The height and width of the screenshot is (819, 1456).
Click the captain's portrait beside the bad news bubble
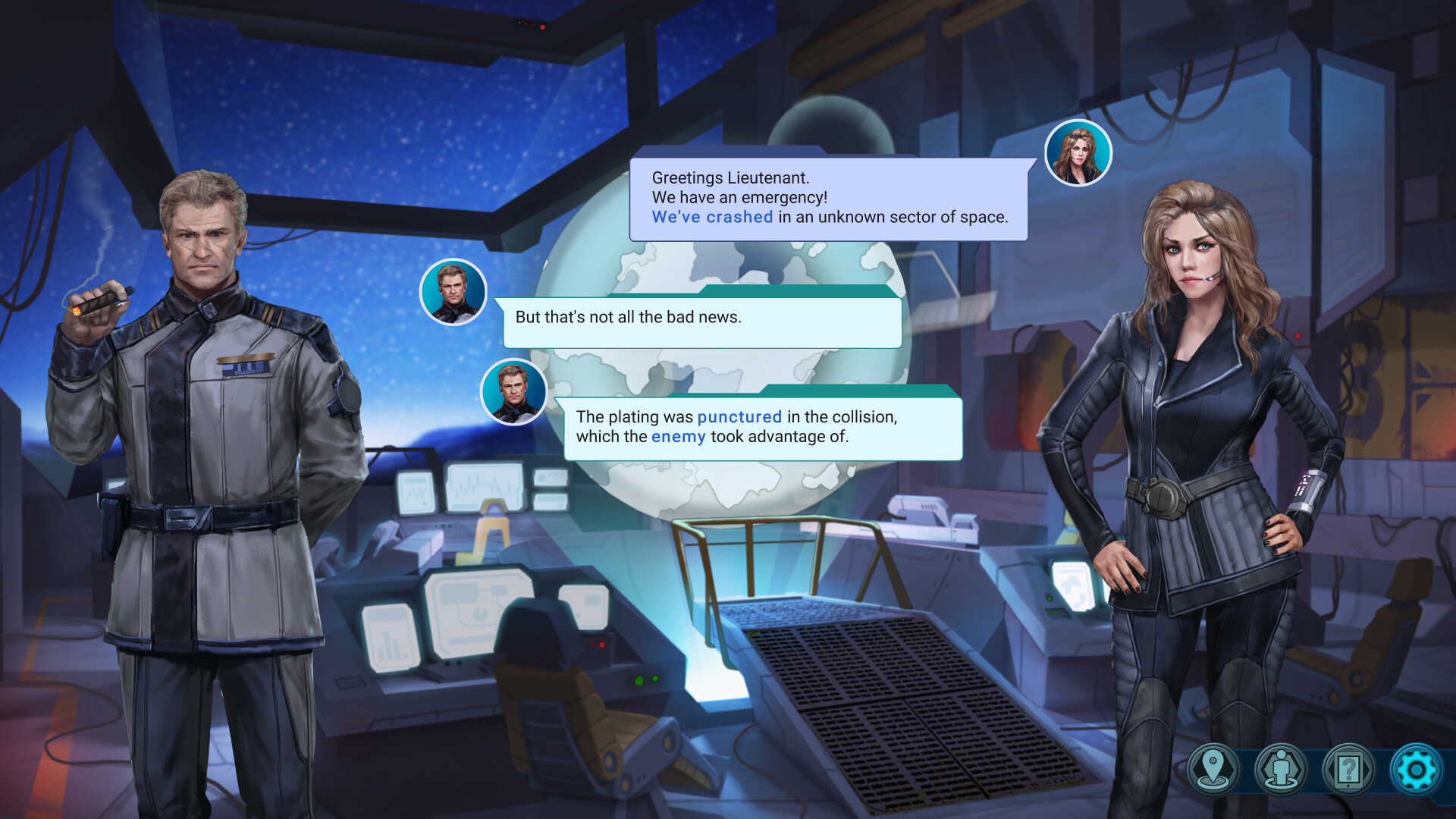pos(453,292)
